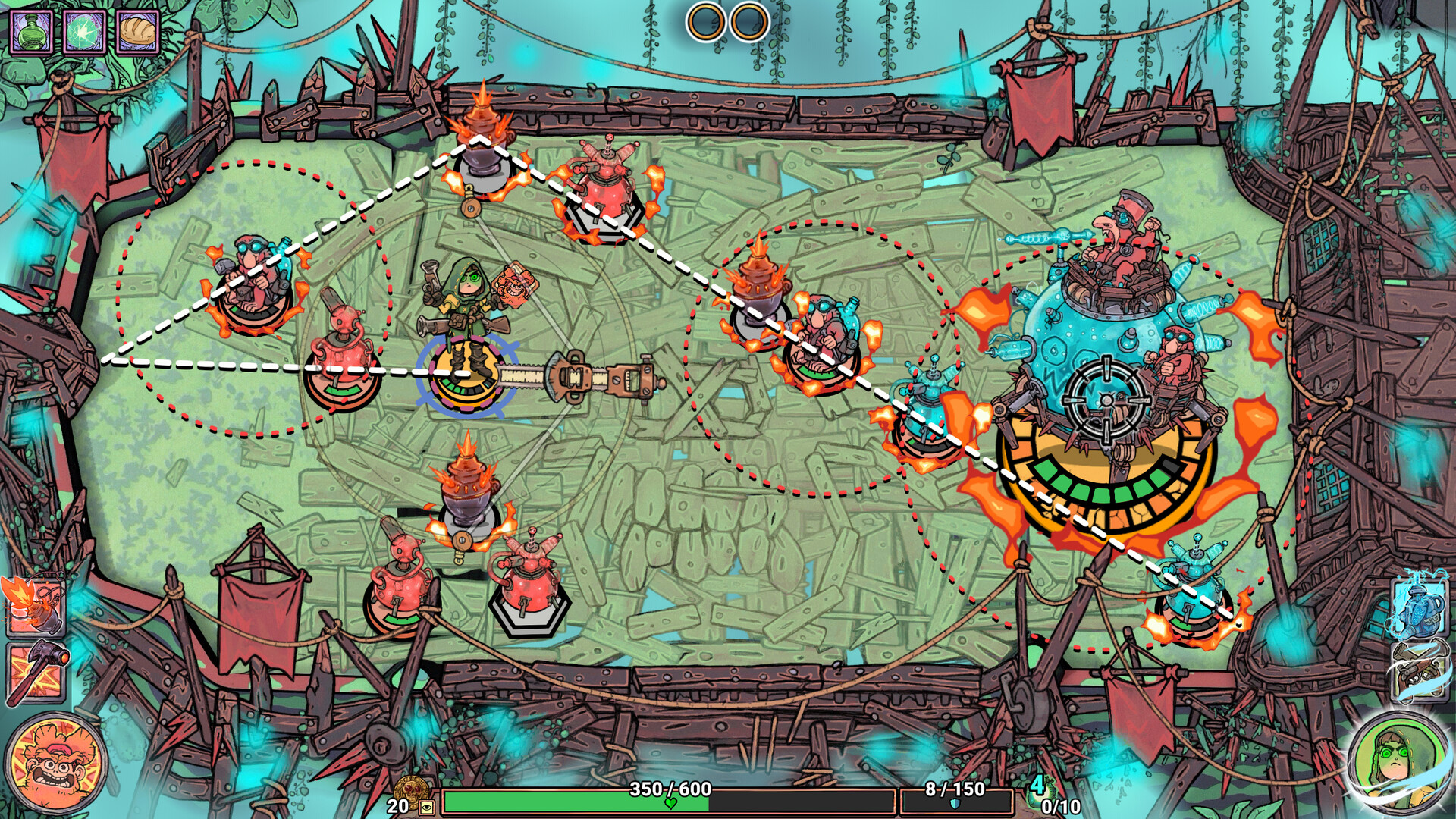Click the 0/10 counter at bottom right
Image resolution: width=1456 pixels, height=819 pixels.
click(x=1060, y=805)
